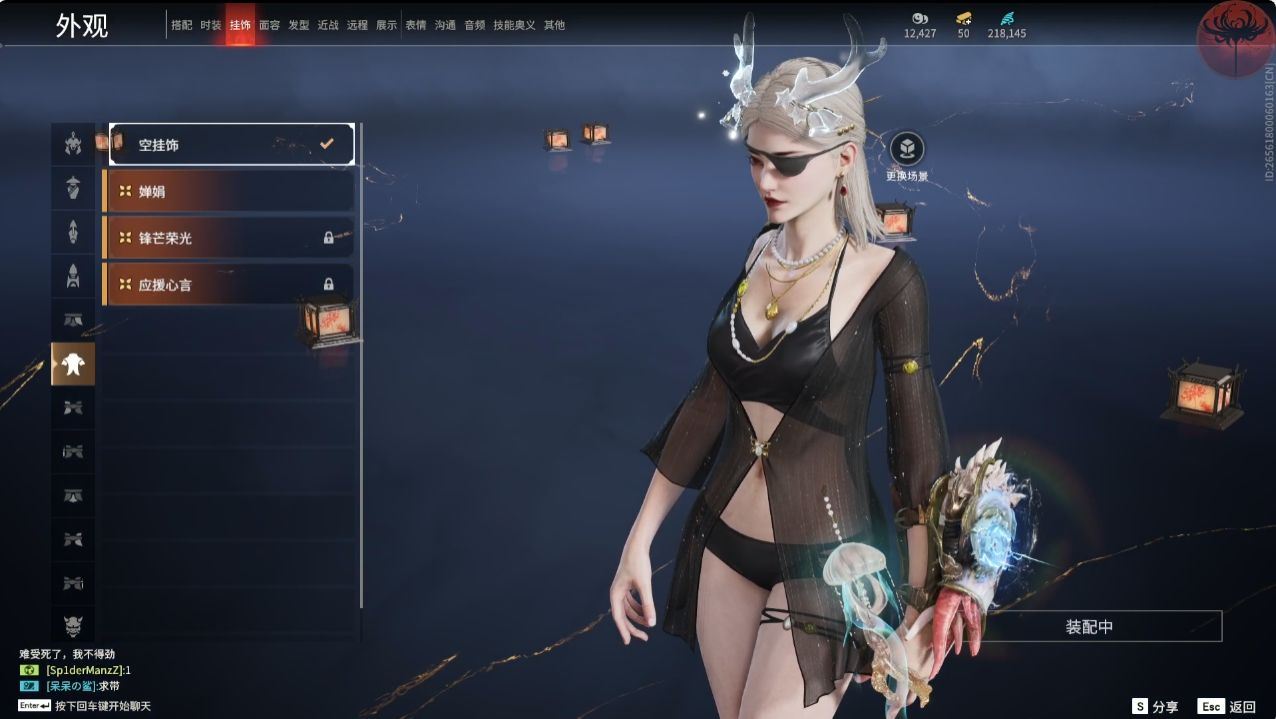Select the locked 锋芒荣光 accessory
The height and width of the screenshot is (719, 1276).
pyautogui.click(x=229, y=238)
